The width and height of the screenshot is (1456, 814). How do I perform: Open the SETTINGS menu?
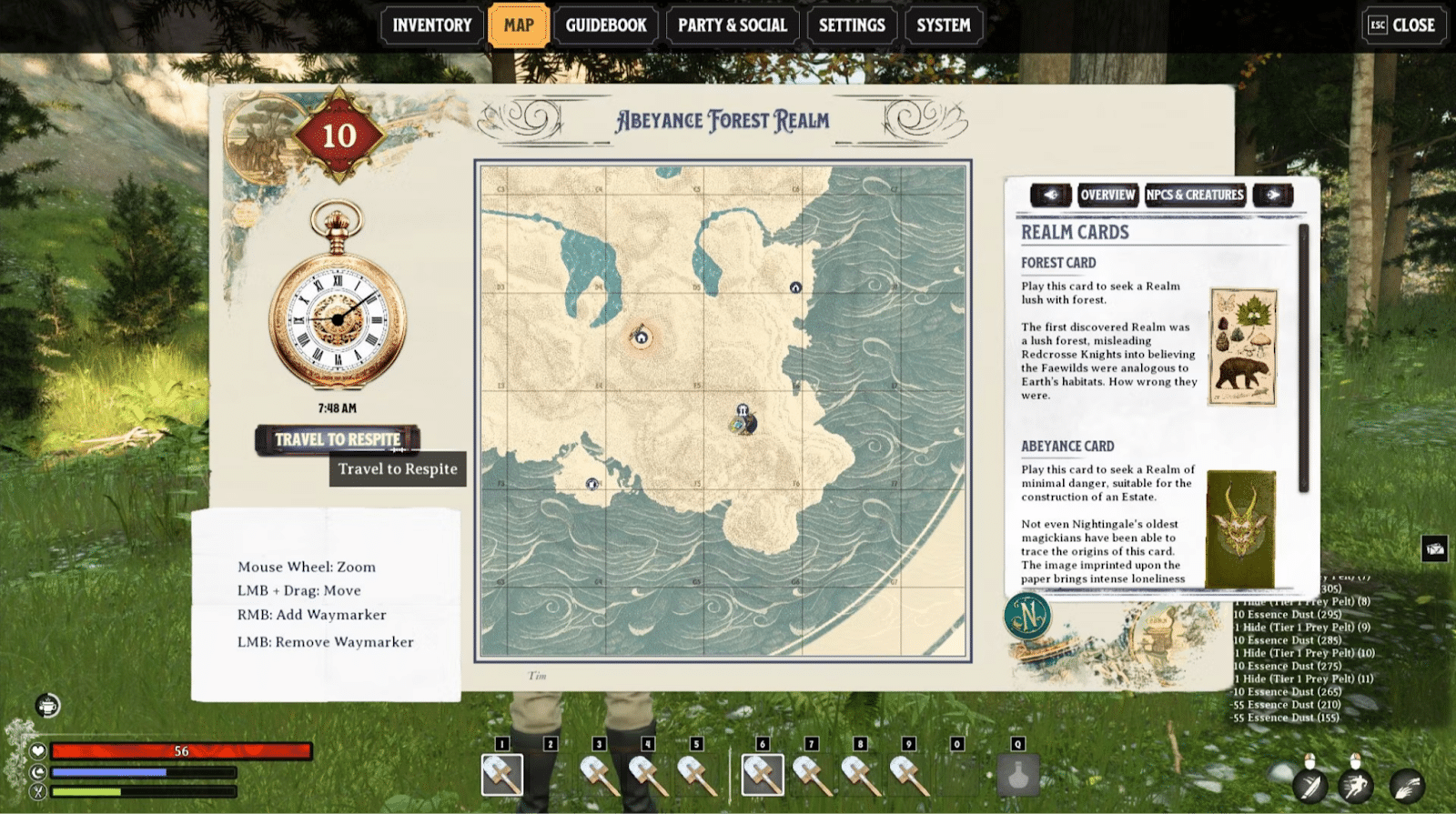coord(850,25)
